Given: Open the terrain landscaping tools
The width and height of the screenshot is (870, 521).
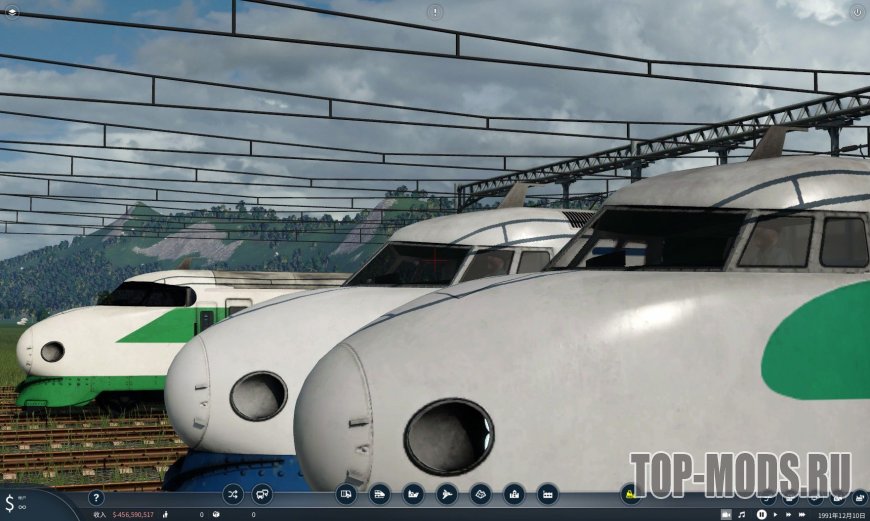Looking at the screenshot, I should 481,493.
